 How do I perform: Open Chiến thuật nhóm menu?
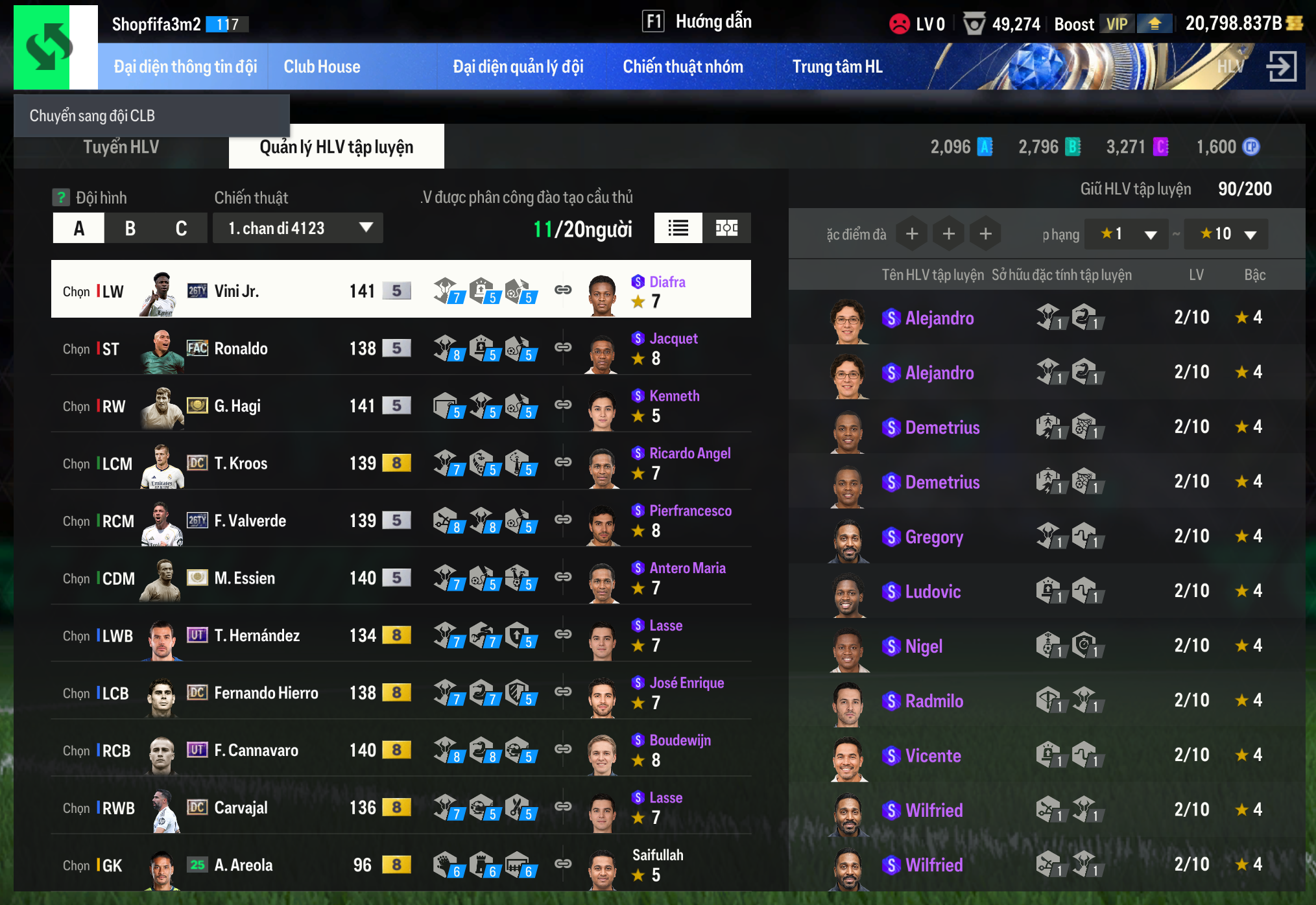click(682, 67)
